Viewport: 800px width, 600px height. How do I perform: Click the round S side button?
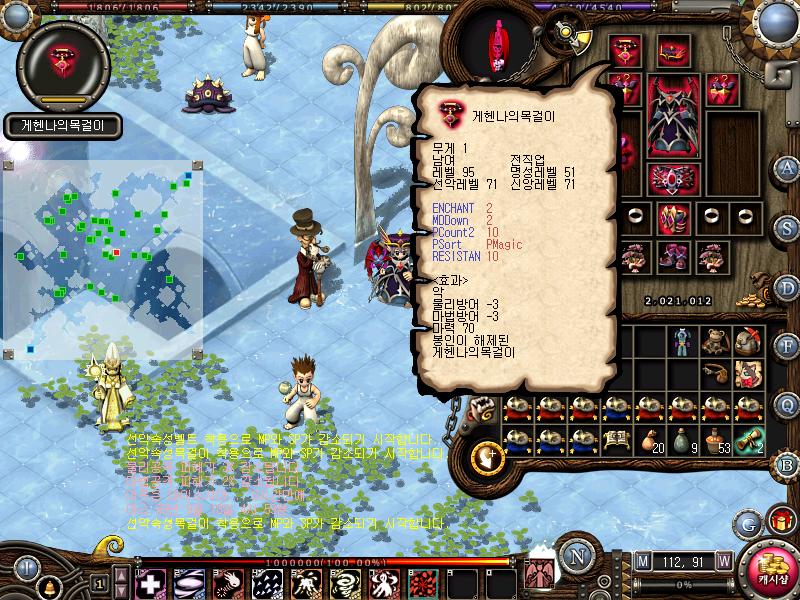coord(788,227)
